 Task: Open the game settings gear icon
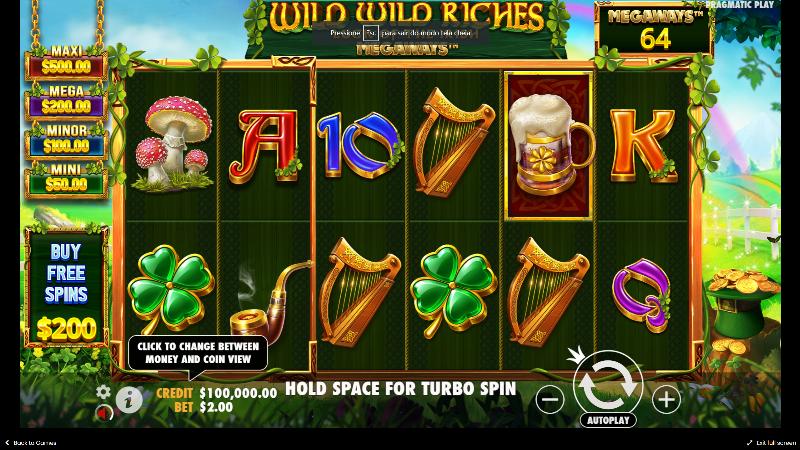[102, 391]
